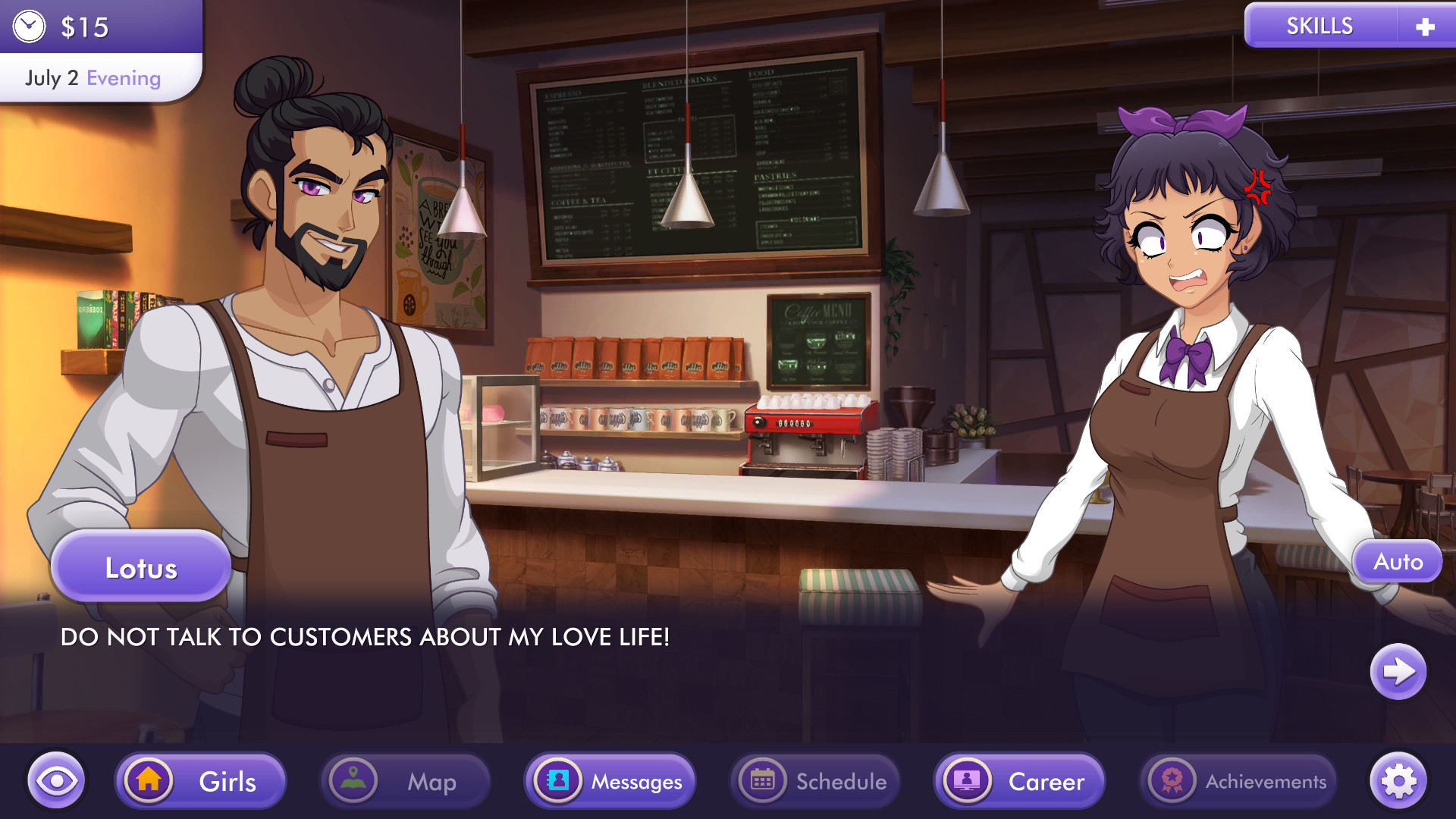Click Lotus's name plate

click(141, 566)
